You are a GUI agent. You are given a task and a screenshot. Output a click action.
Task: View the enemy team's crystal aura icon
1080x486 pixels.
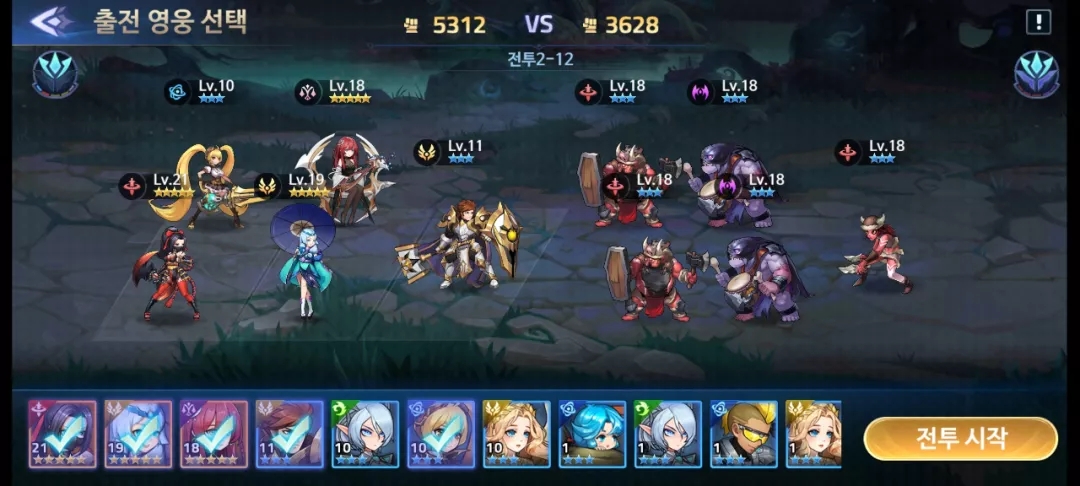[1036, 73]
